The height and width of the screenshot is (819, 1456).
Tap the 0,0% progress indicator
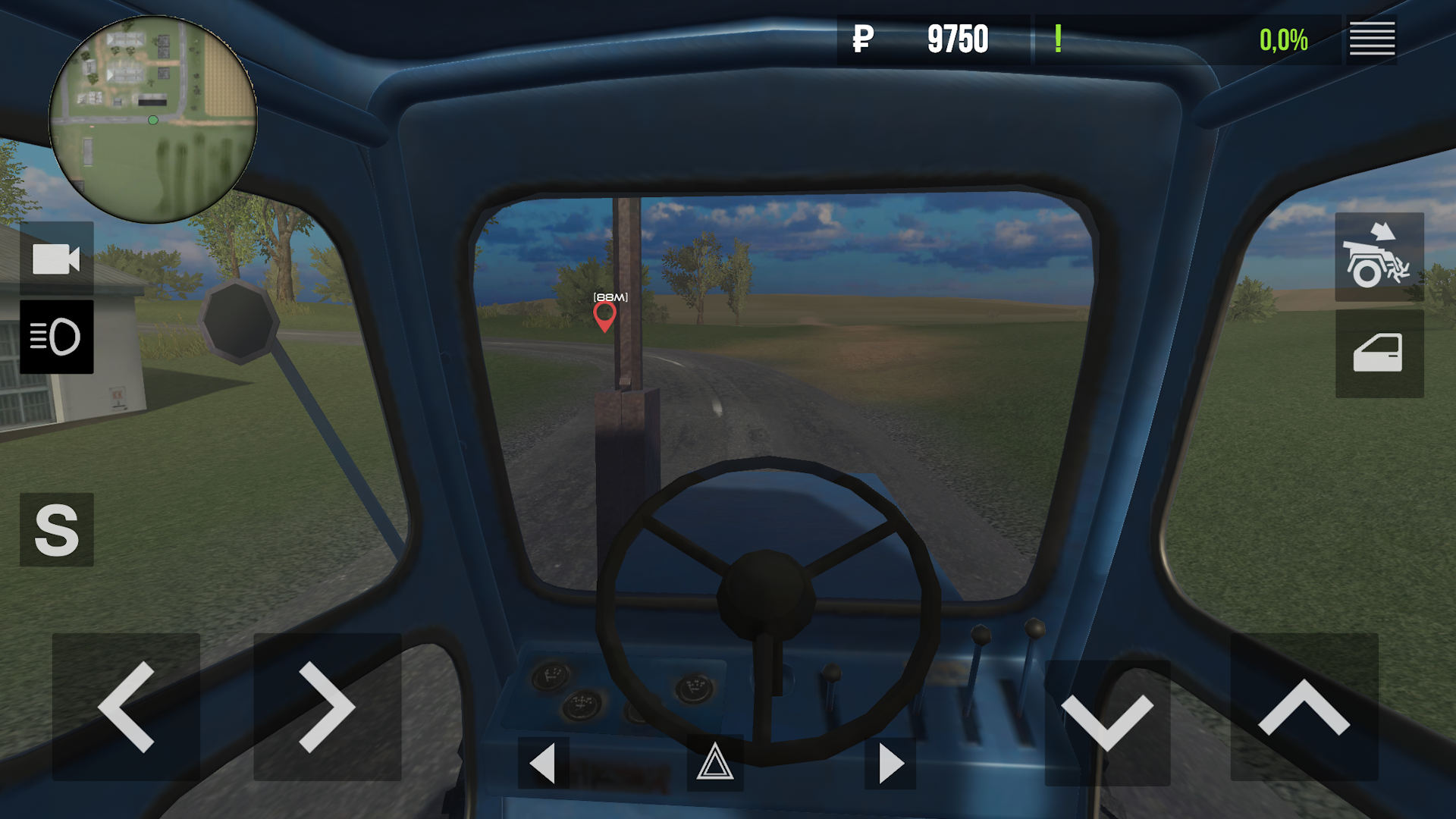[1283, 39]
